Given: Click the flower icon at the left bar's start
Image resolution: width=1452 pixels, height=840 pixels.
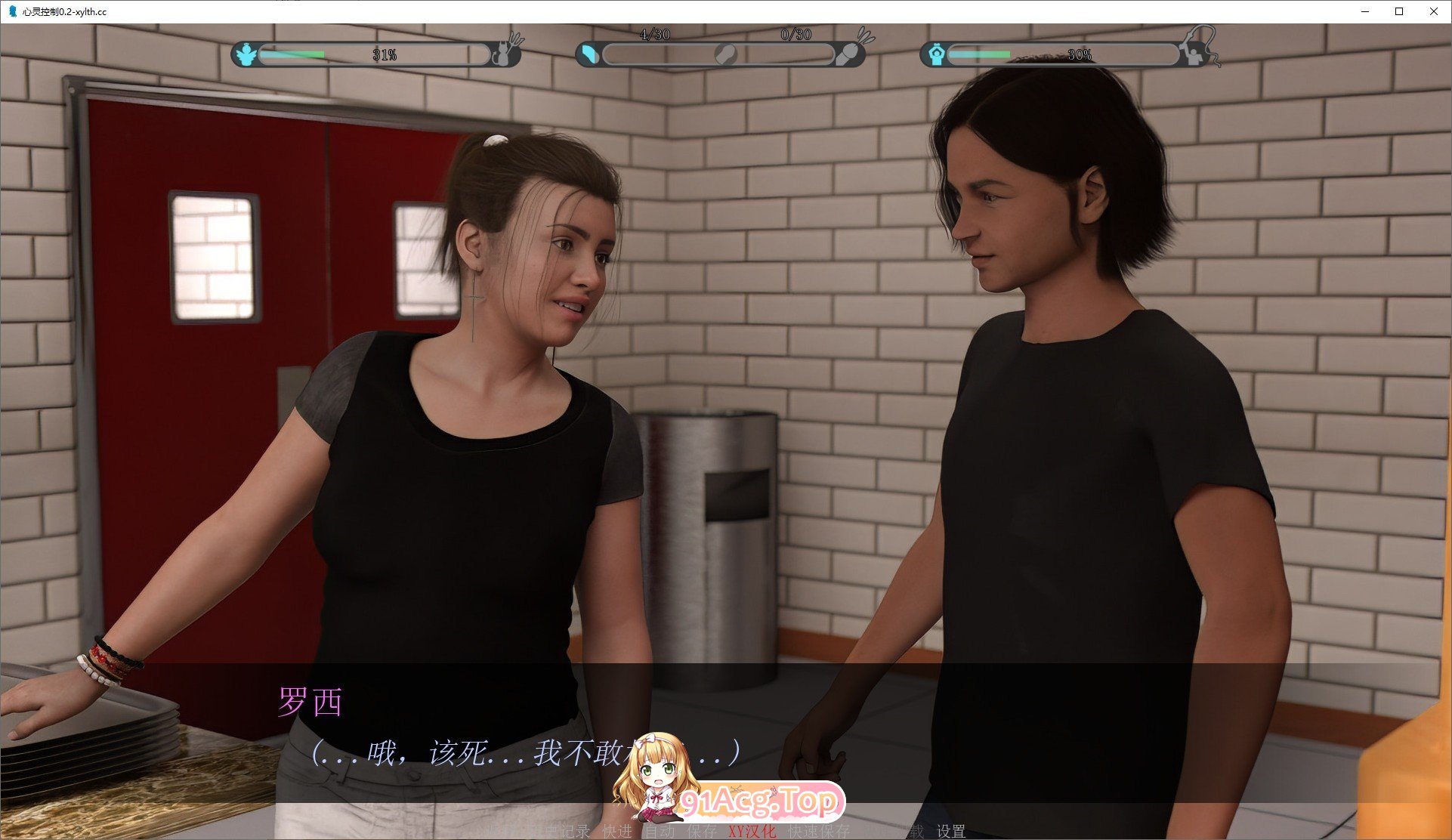Looking at the screenshot, I should pos(246,54).
